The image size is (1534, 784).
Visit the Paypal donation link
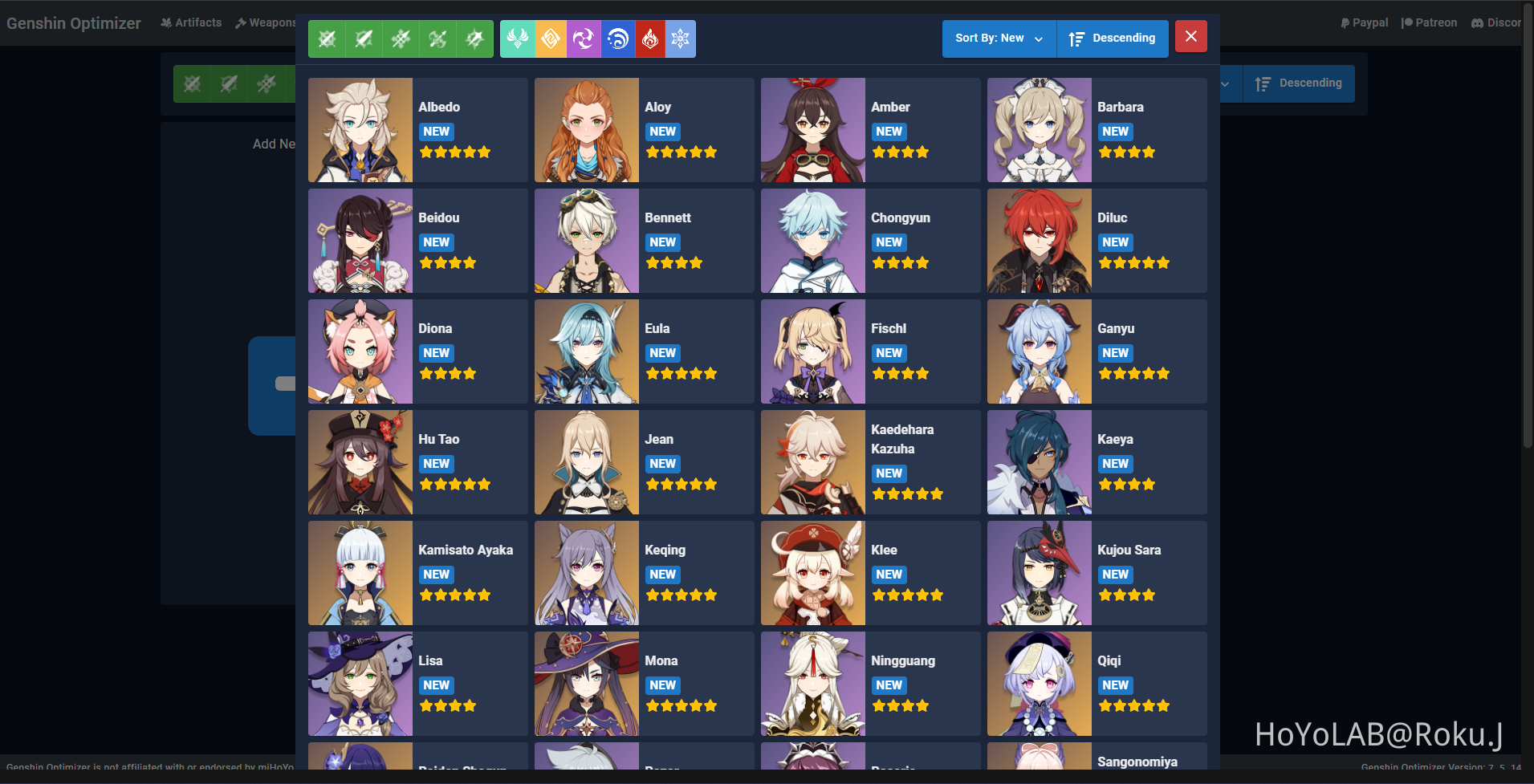click(x=1364, y=22)
